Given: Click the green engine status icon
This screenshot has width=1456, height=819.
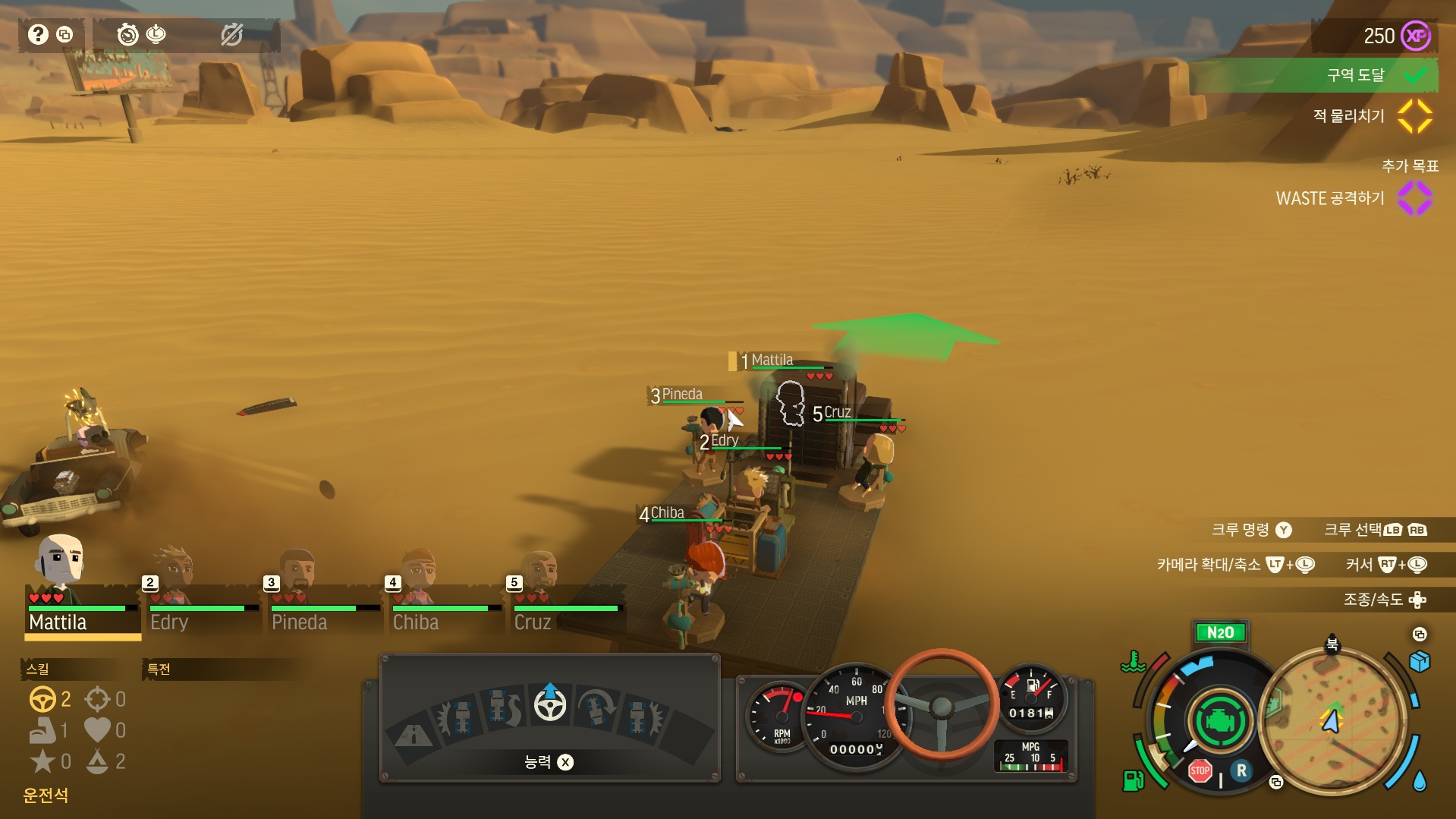Looking at the screenshot, I should click(x=1219, y=721).
